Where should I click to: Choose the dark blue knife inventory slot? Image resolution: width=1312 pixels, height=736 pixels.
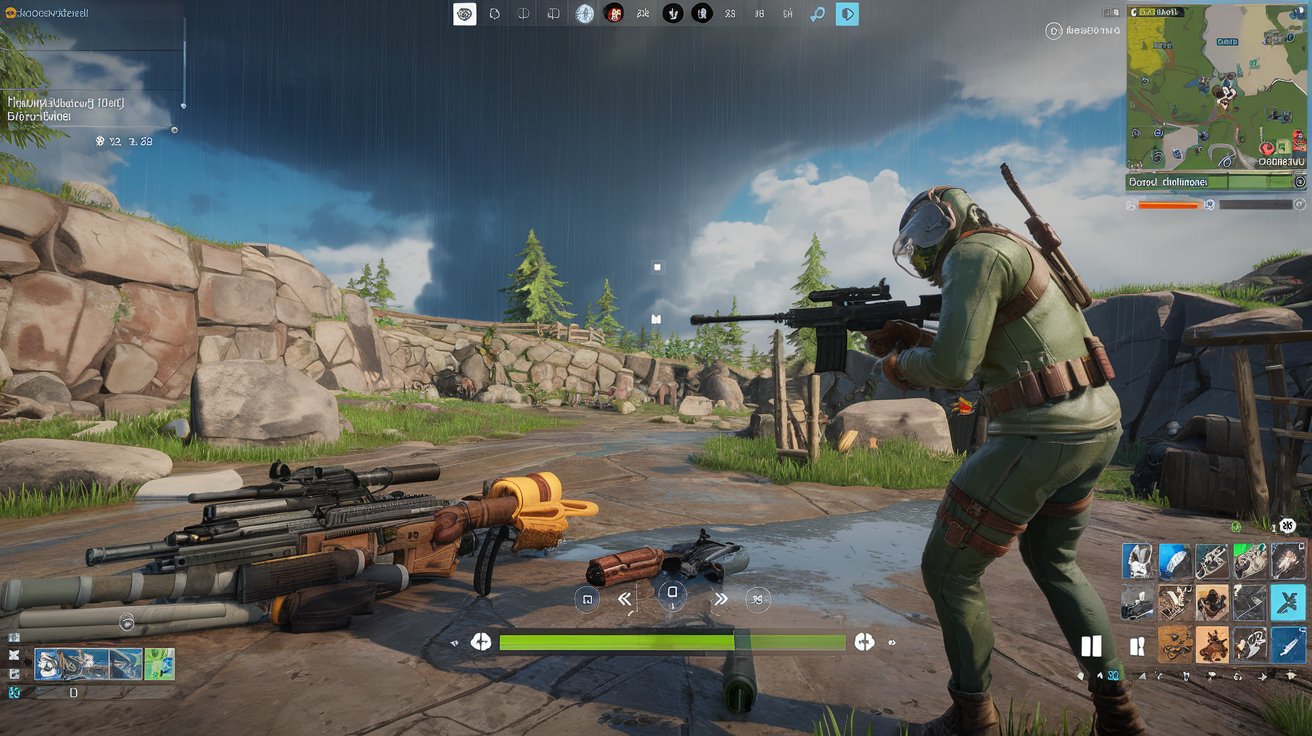pyautogui.click(x=1288, y=645)
